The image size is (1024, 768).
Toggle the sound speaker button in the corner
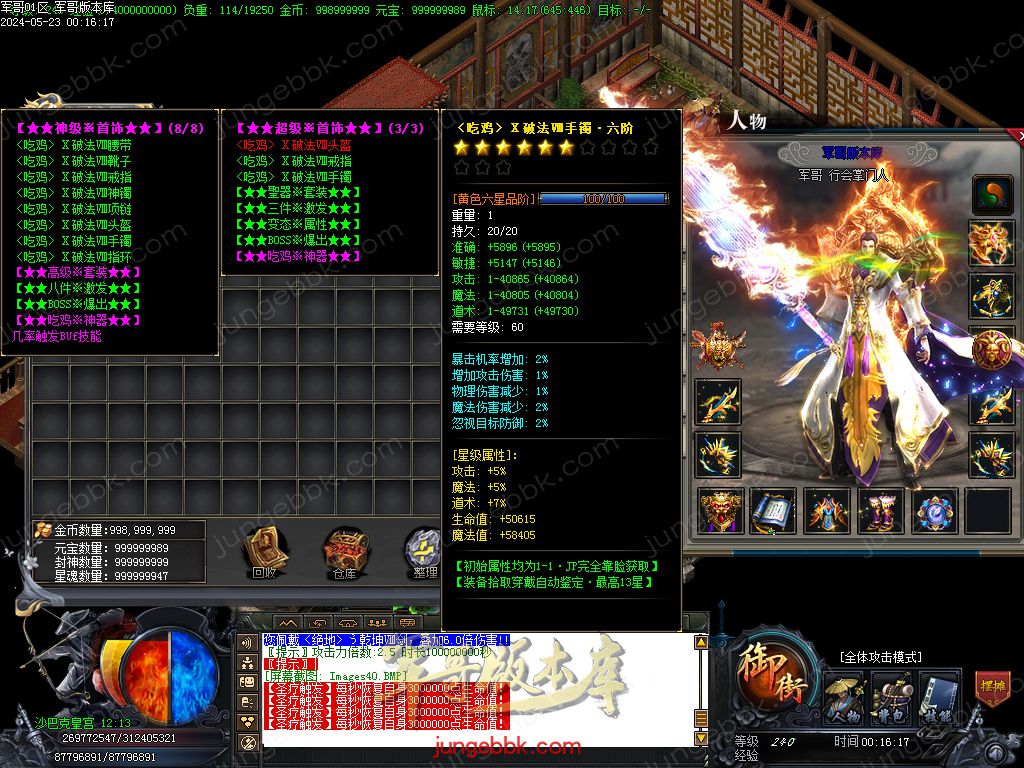[x=995, y=751]
